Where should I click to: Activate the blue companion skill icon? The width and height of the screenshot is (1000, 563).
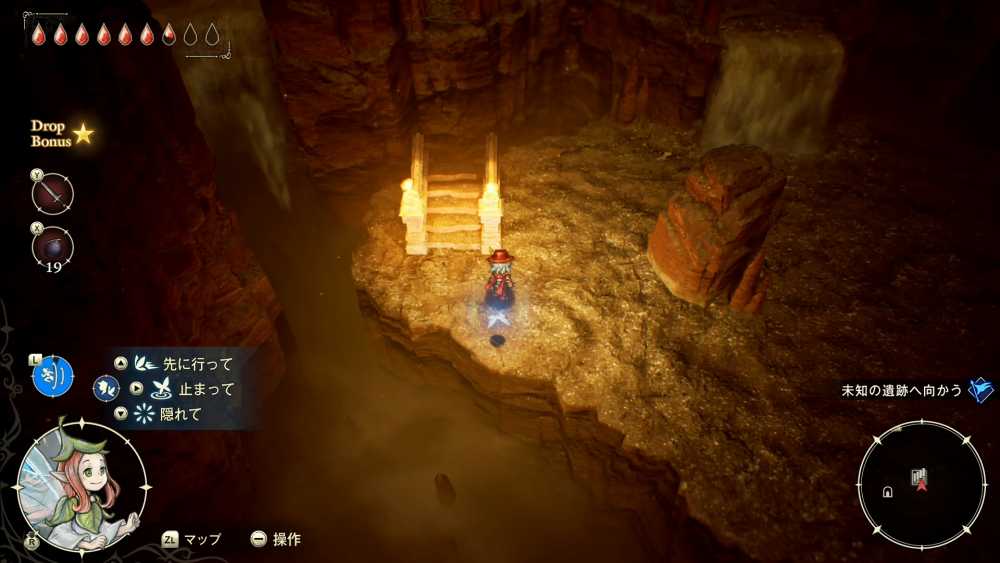(53, 376)
